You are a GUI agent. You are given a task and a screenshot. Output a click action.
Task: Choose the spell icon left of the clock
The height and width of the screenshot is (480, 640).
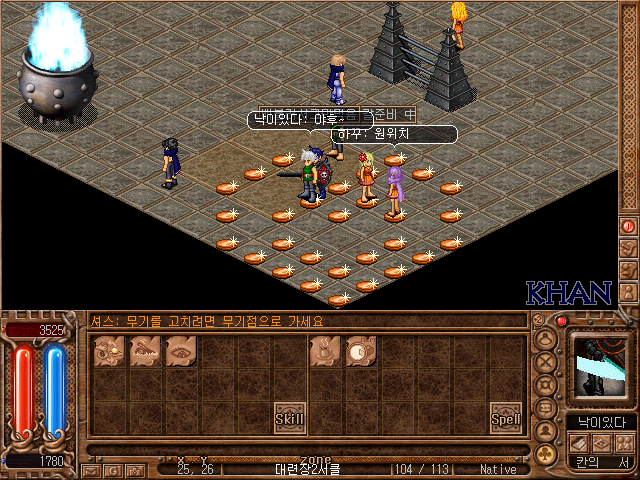325,350
